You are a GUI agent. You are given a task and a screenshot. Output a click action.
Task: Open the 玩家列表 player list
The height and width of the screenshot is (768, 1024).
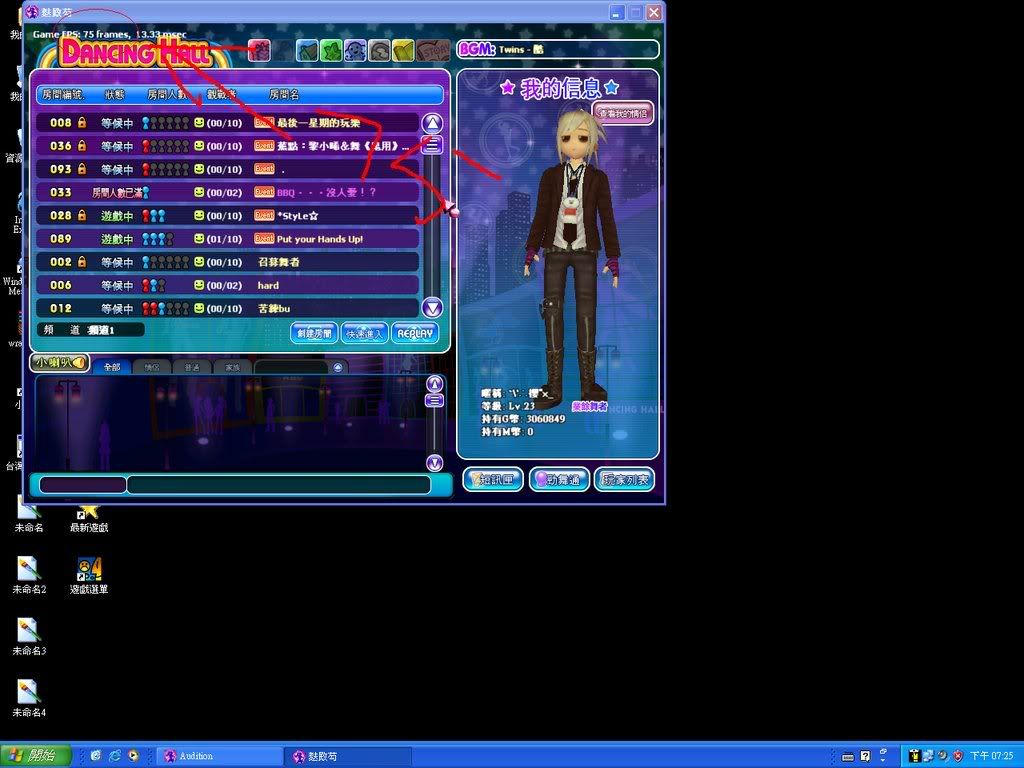625,480
